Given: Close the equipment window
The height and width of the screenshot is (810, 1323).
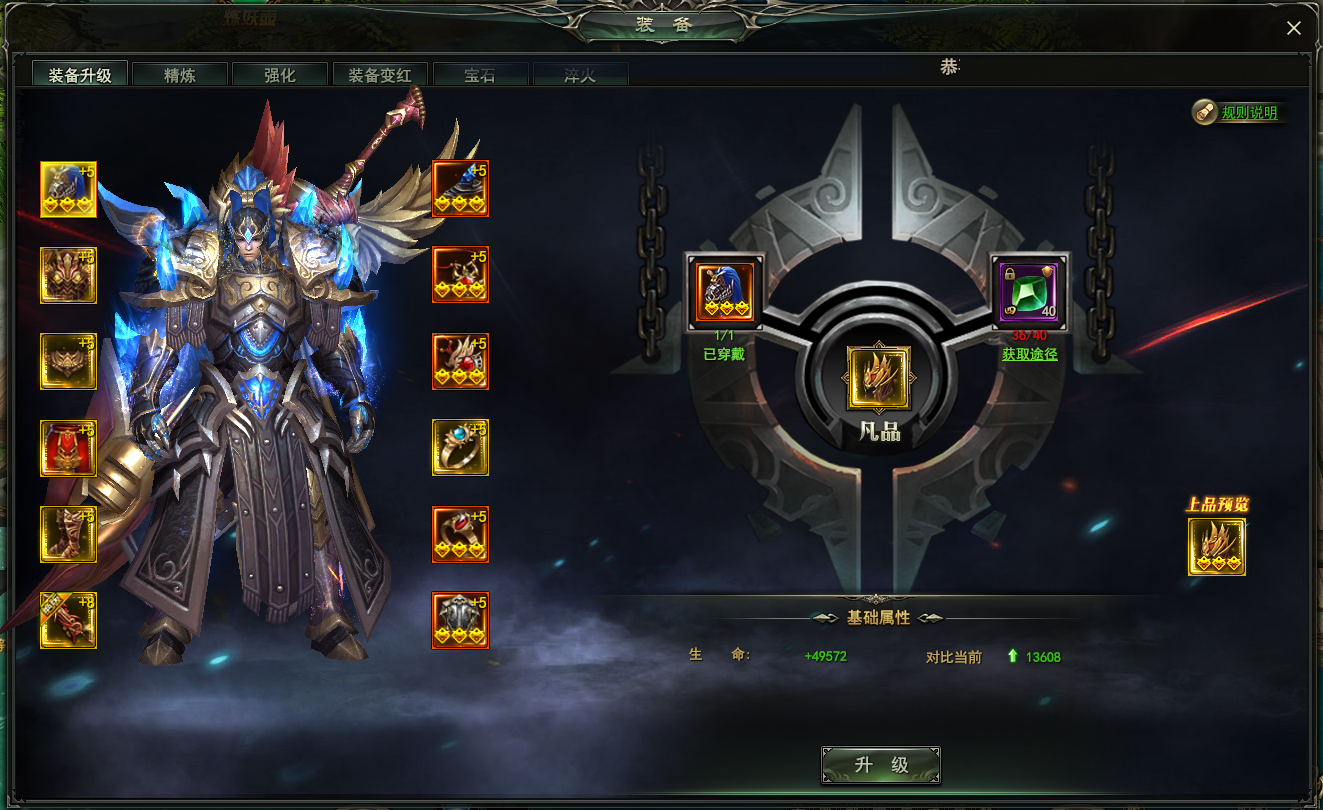Looking at the screenshot, I should [1293, 28].
